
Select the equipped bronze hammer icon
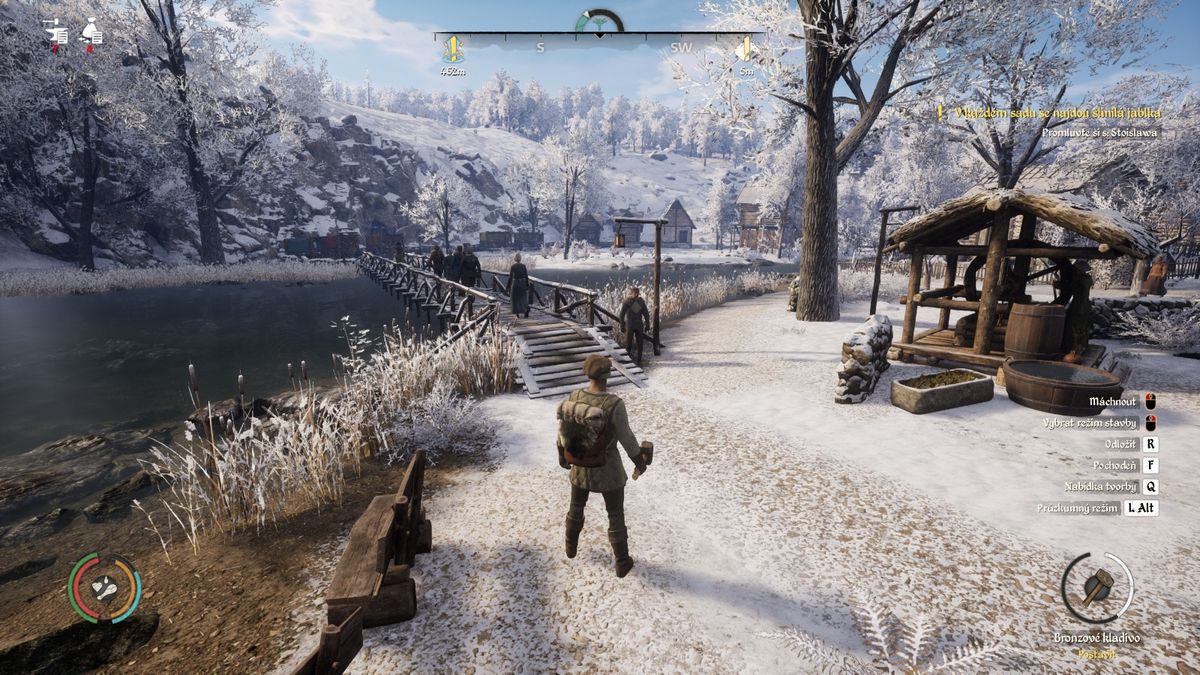pos(1097,587)
